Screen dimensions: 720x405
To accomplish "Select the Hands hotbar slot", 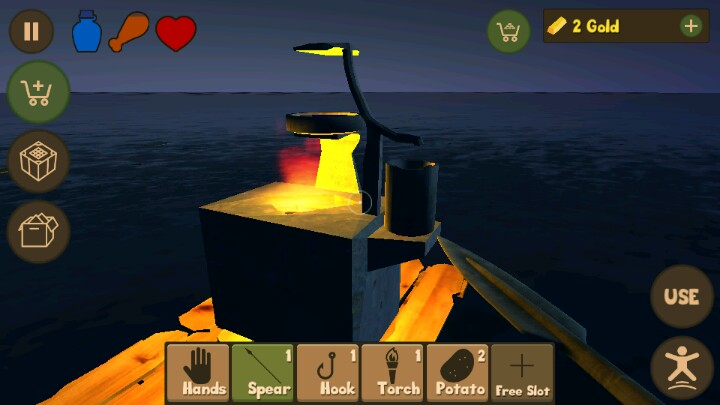I will tap(198, 374).
